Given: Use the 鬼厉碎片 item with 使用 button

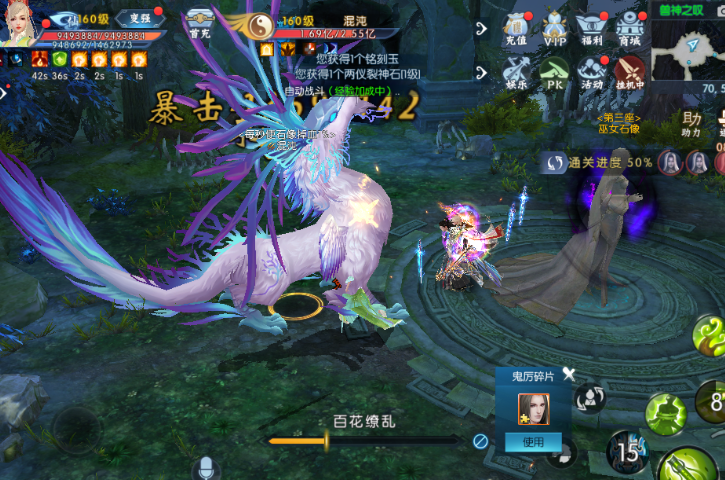Looking at the screenshot, I should coord(534,442).
